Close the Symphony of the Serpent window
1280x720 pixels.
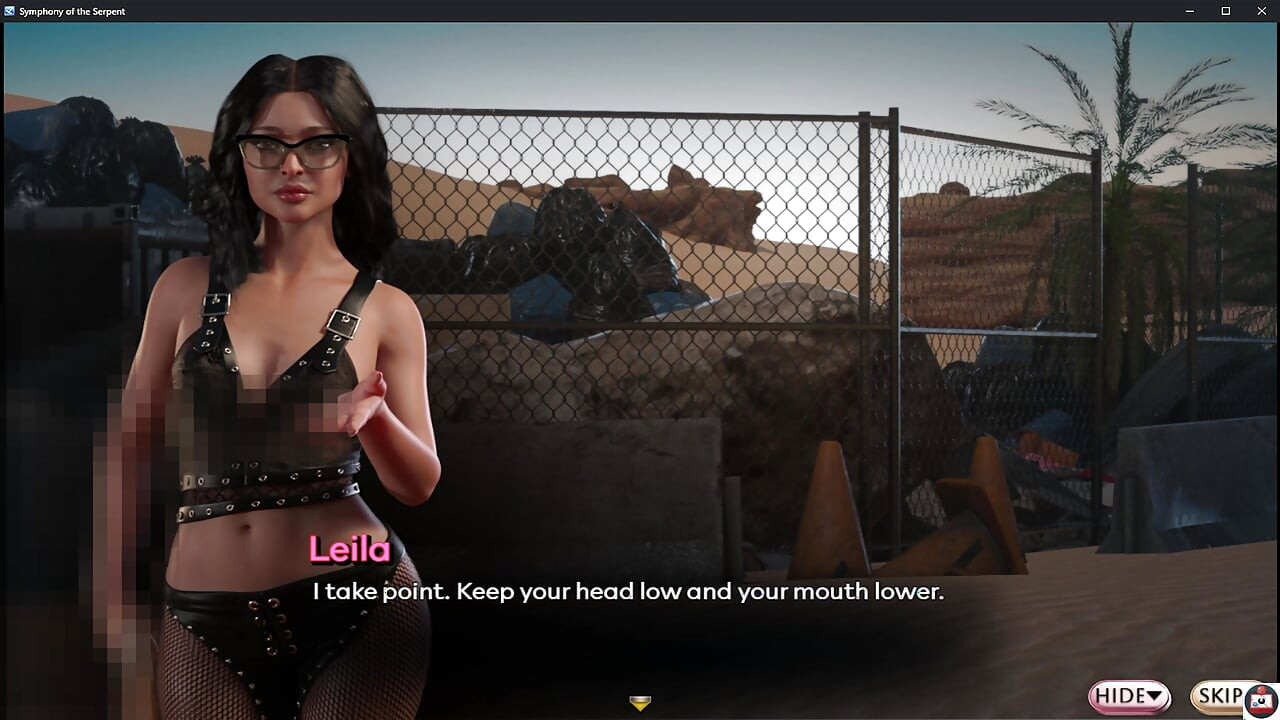click(x=1260, y=11)
